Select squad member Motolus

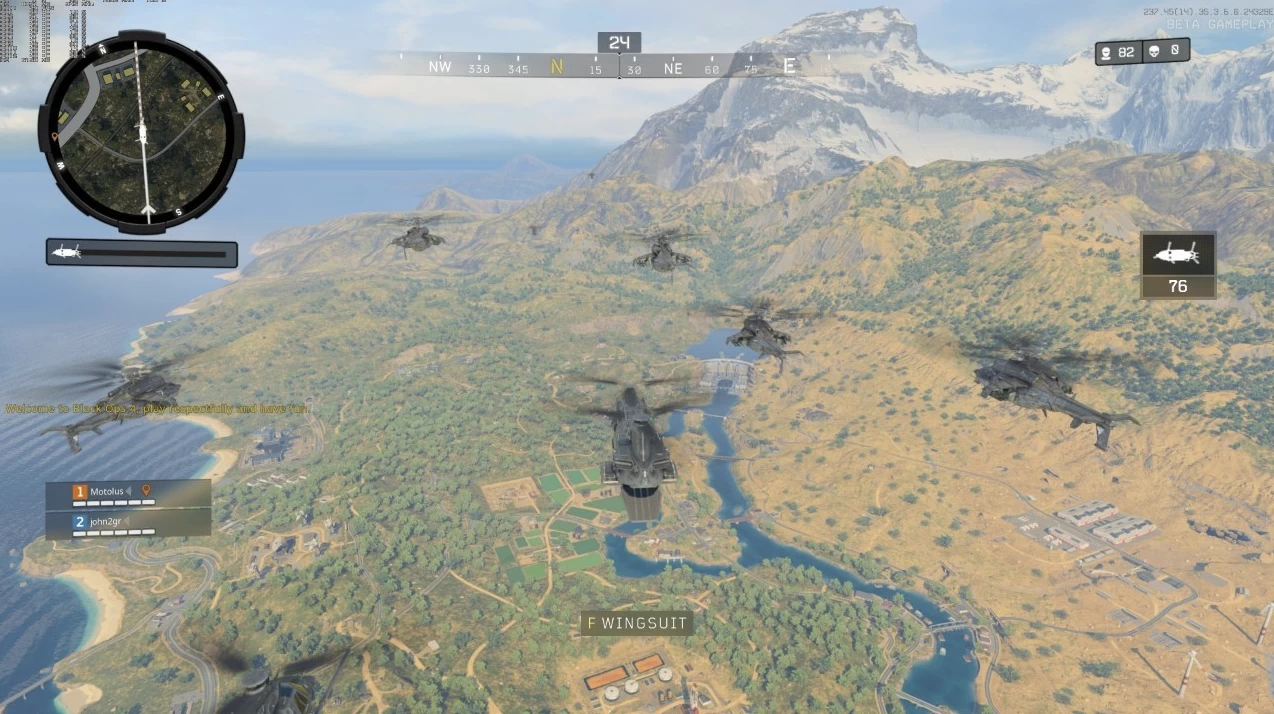107,491
